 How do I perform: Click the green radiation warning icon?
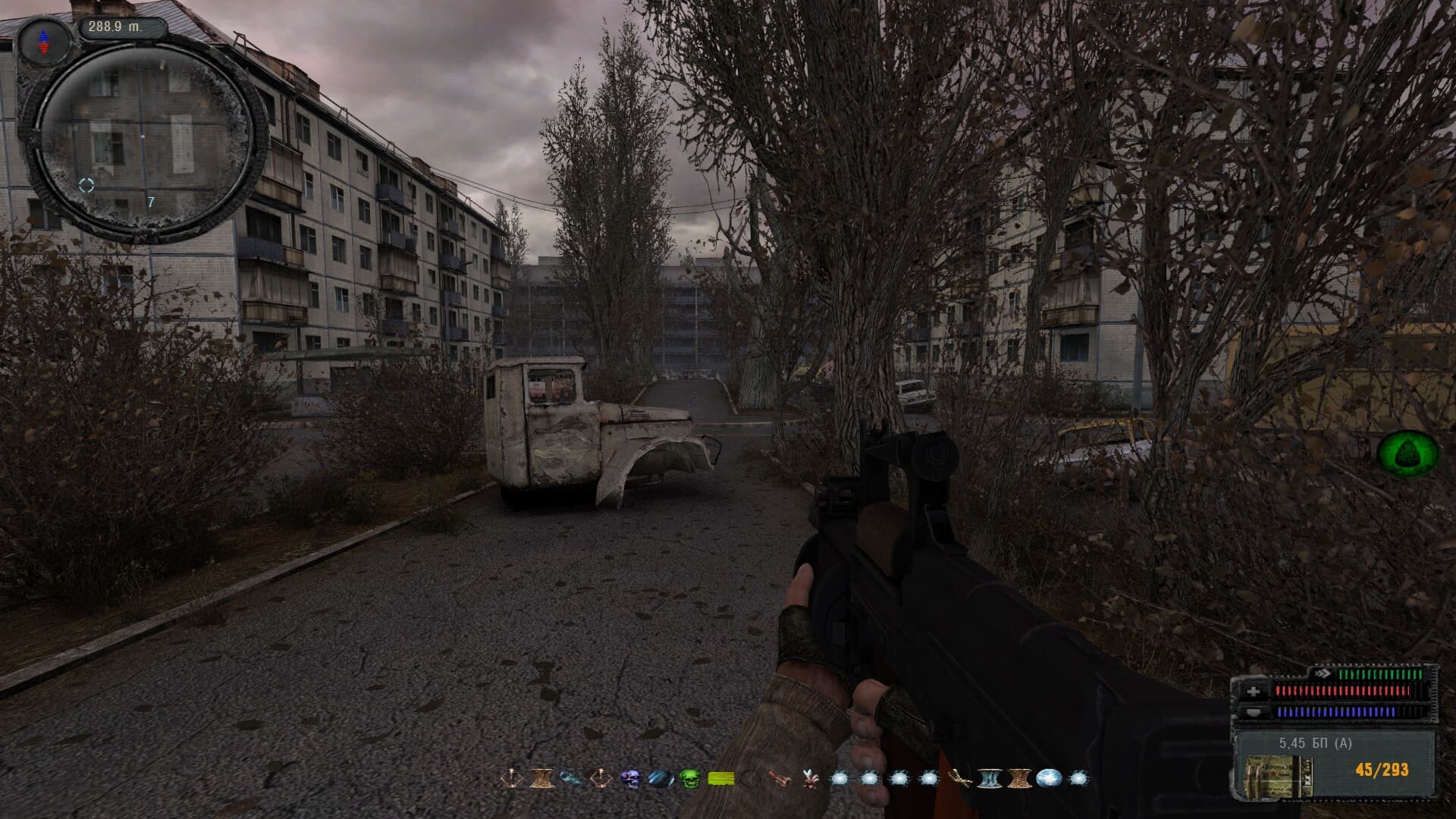coord(1407,453)
